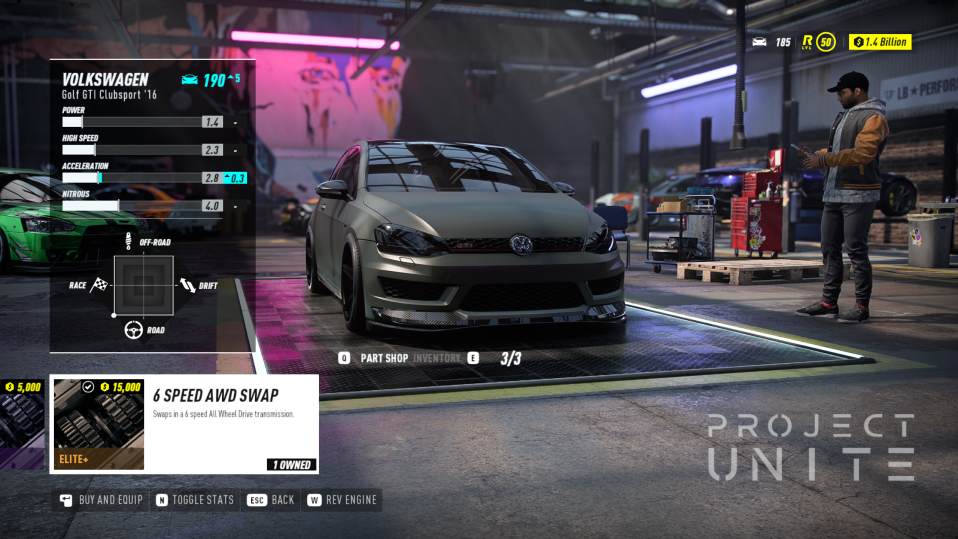
Task: Switch to the Part Shop tab
Action: coord(383,358)
